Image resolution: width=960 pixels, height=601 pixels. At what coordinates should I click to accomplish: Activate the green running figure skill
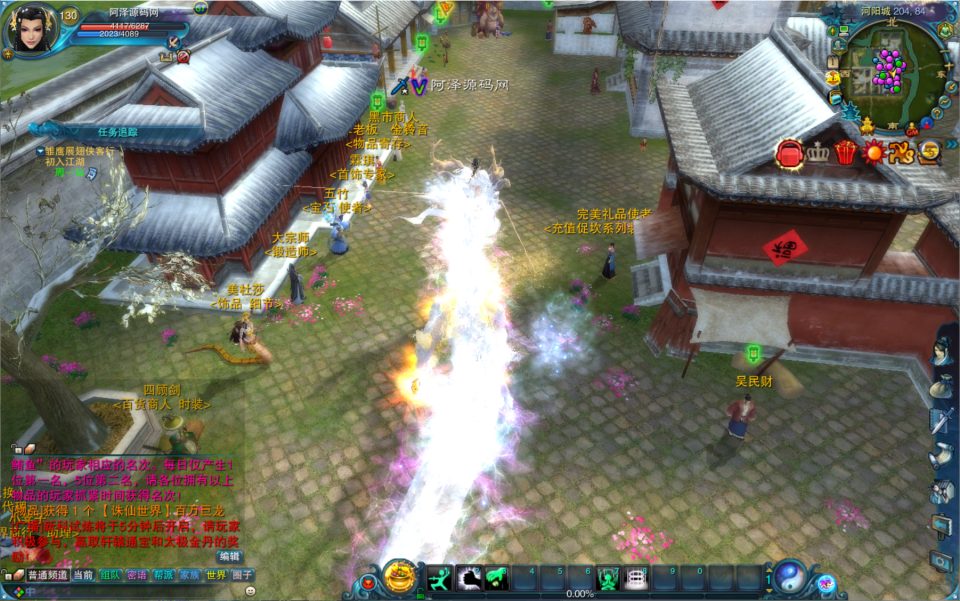[440, 577]
